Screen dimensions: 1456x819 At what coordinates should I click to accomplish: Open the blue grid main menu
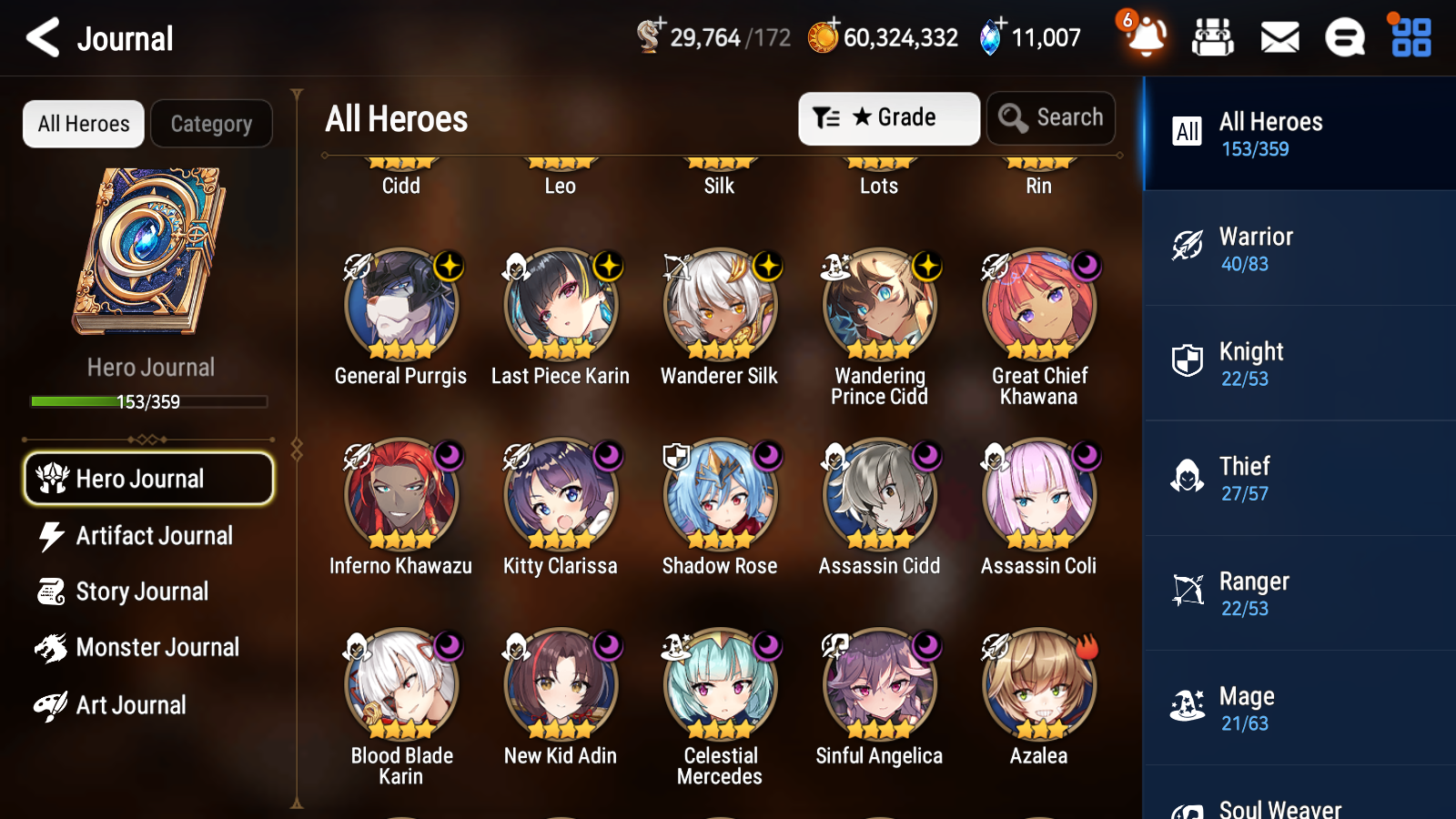[x=1409, y=38]
